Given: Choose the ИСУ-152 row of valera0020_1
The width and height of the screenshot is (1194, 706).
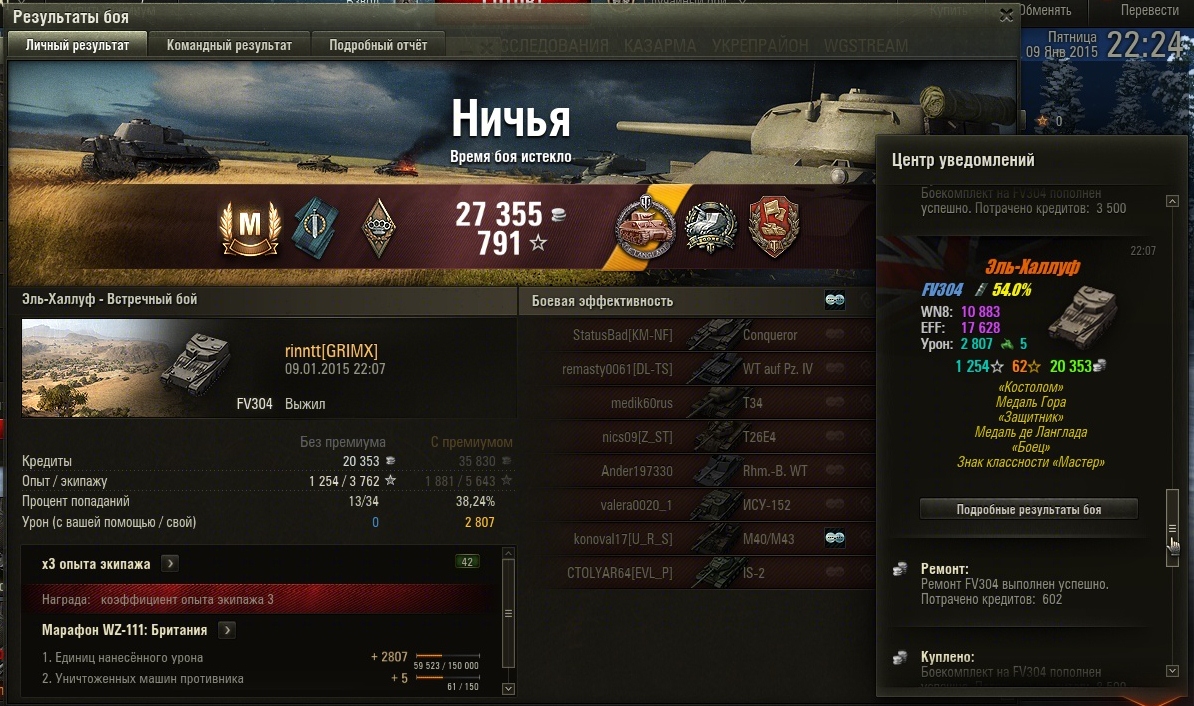Looking at the screenshot, I should click(700, 505).
